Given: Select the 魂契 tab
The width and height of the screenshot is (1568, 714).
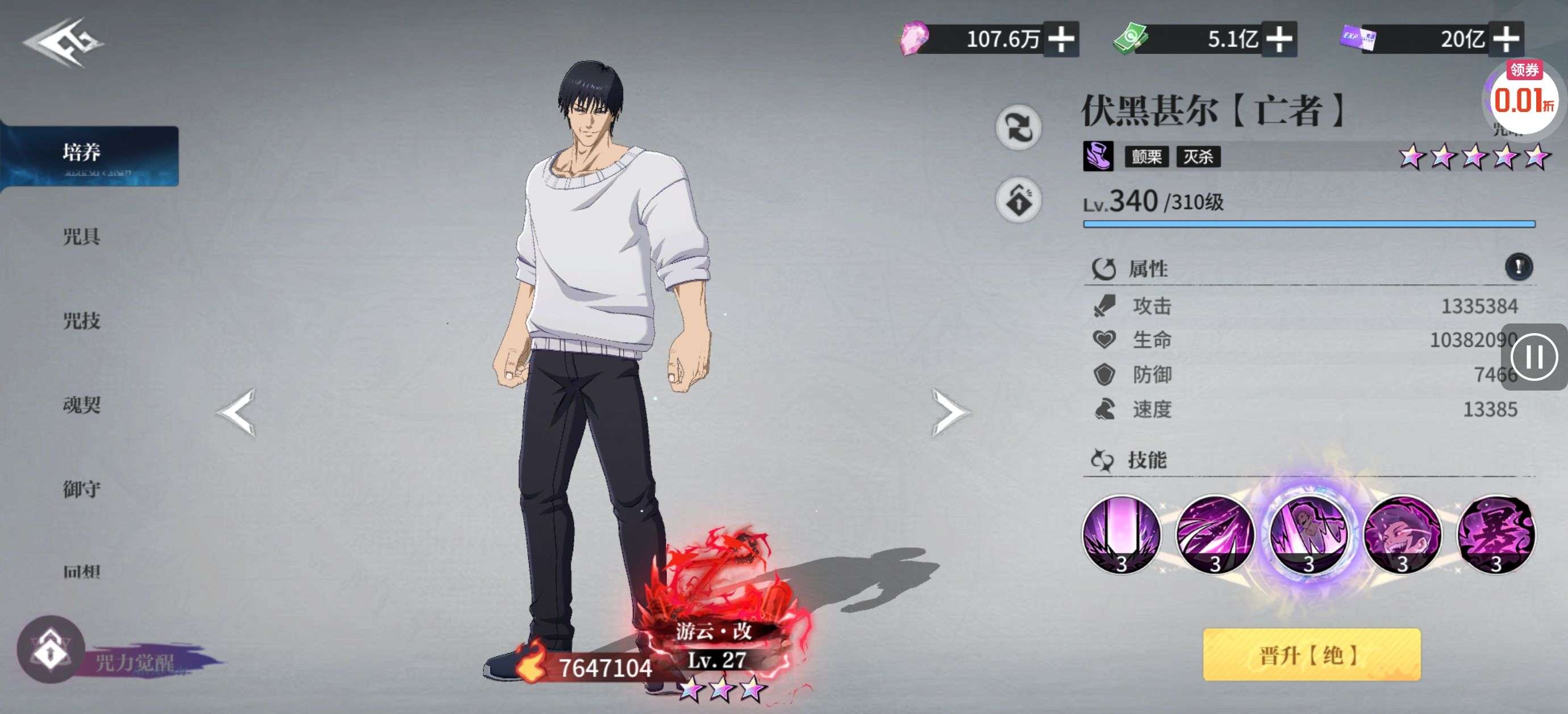Looking at the screenshot, I should 82,405.
